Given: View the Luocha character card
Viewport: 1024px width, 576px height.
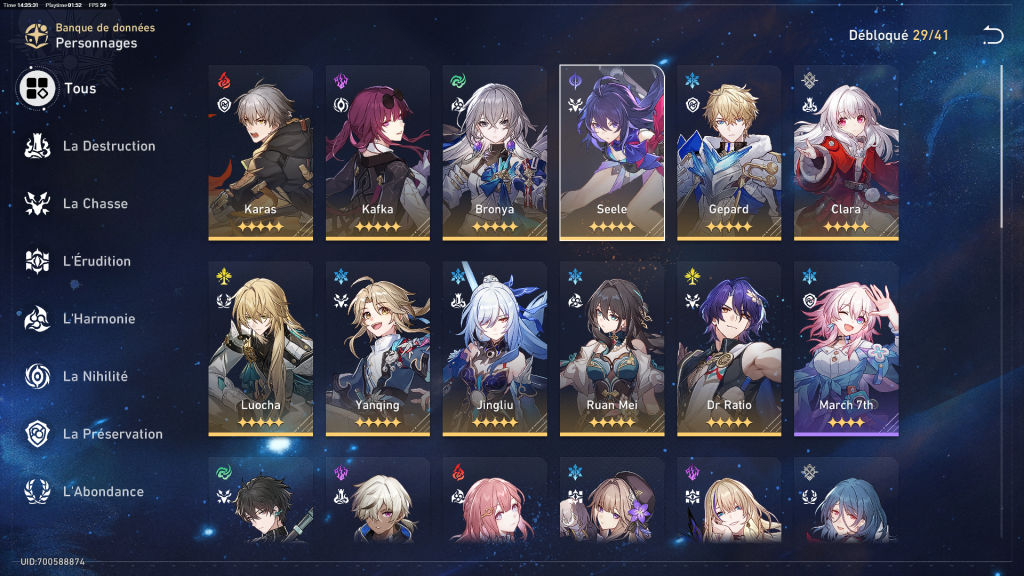Looking at the screenshot, I should (260, 348).
